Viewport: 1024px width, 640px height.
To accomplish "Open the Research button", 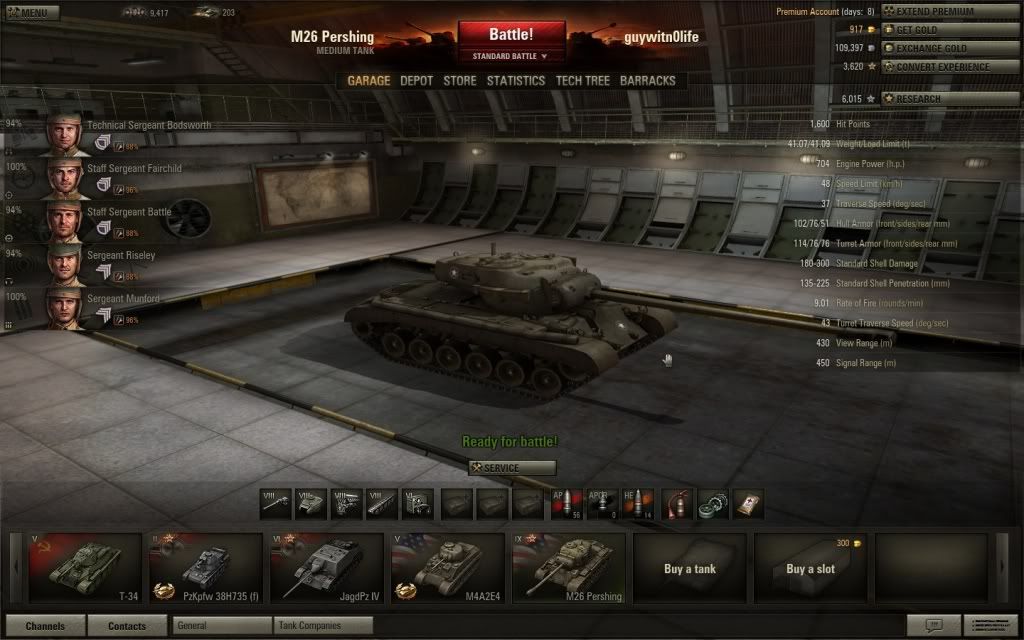I will click(936, 99).
